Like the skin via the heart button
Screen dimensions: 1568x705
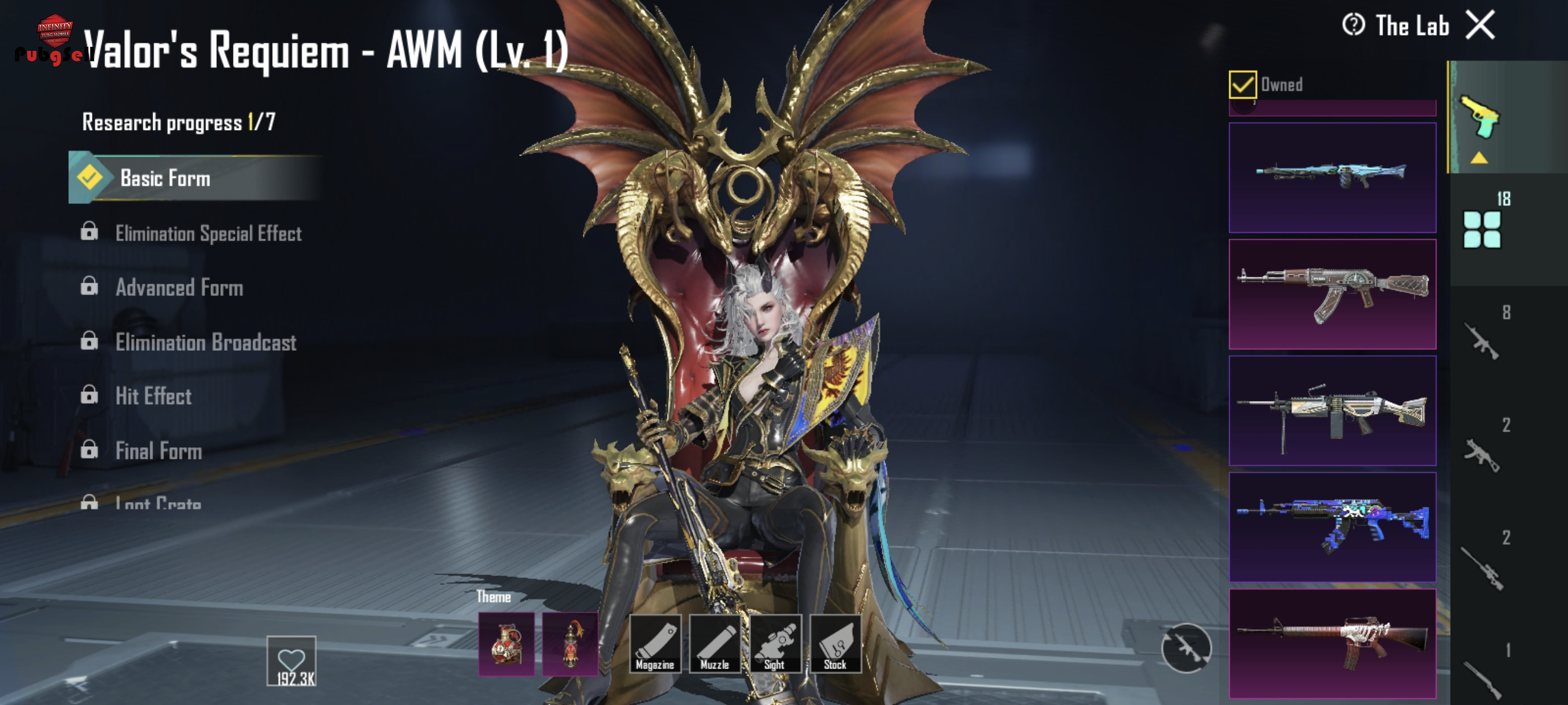point(291,661)
